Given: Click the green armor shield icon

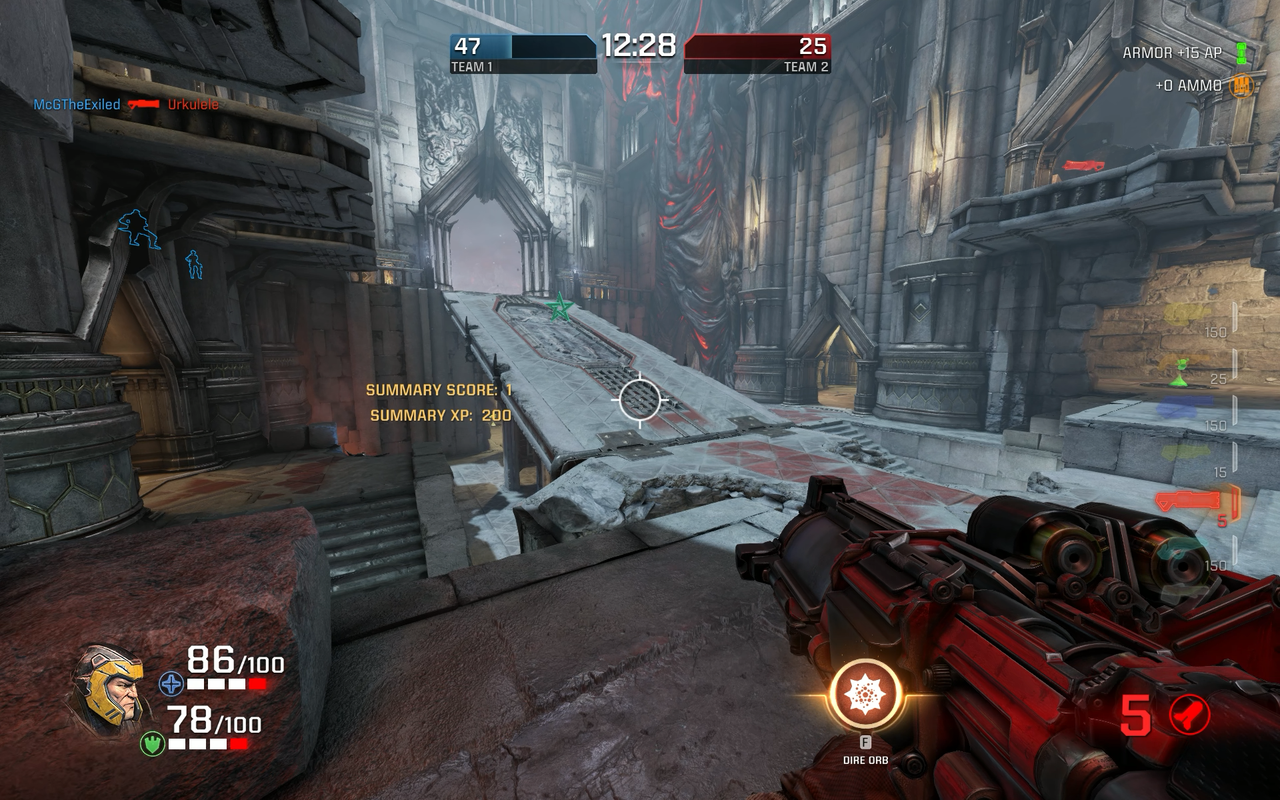Looking at the screenshot, I should coord(152,744).
